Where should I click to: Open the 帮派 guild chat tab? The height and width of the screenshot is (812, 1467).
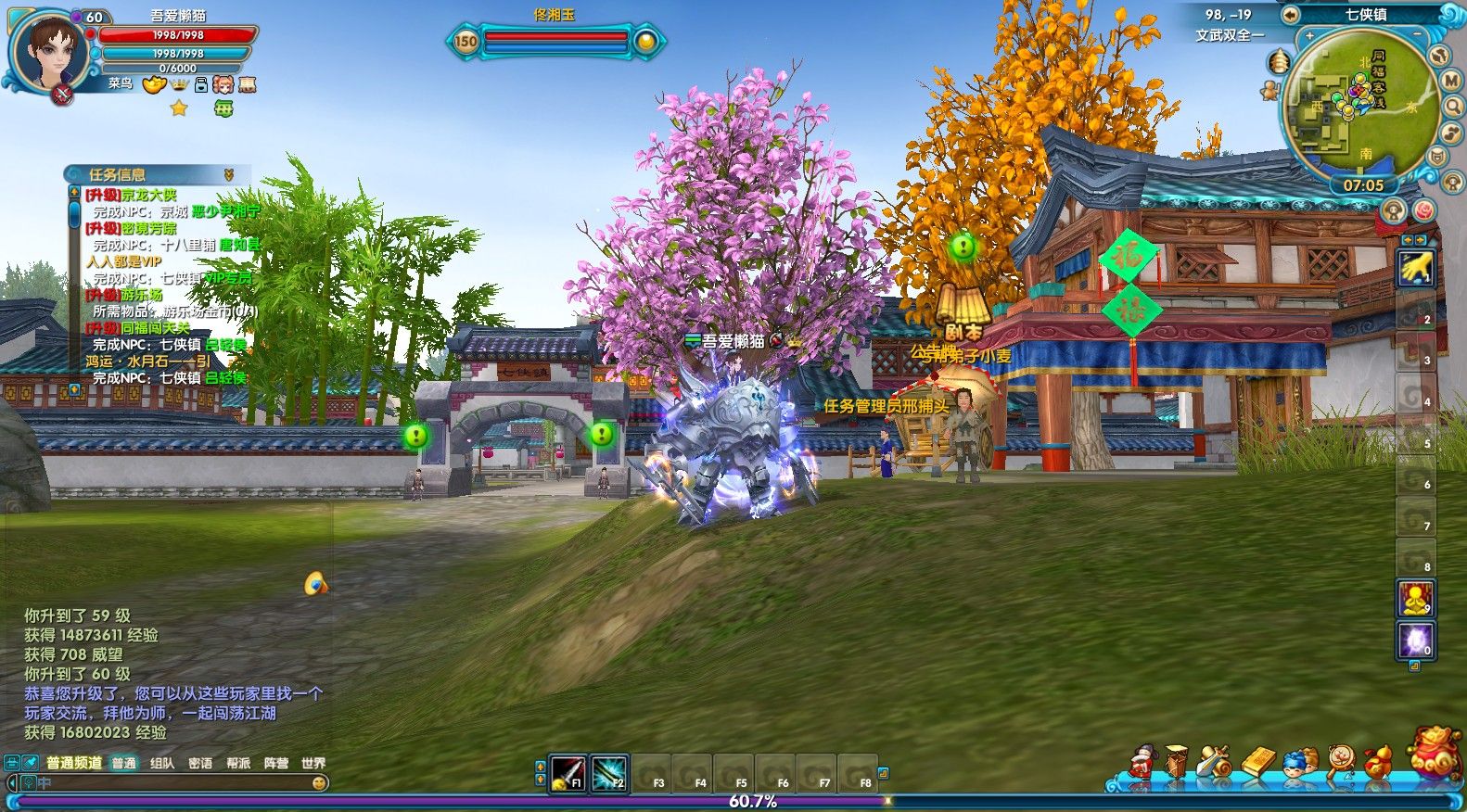(238, 763)
